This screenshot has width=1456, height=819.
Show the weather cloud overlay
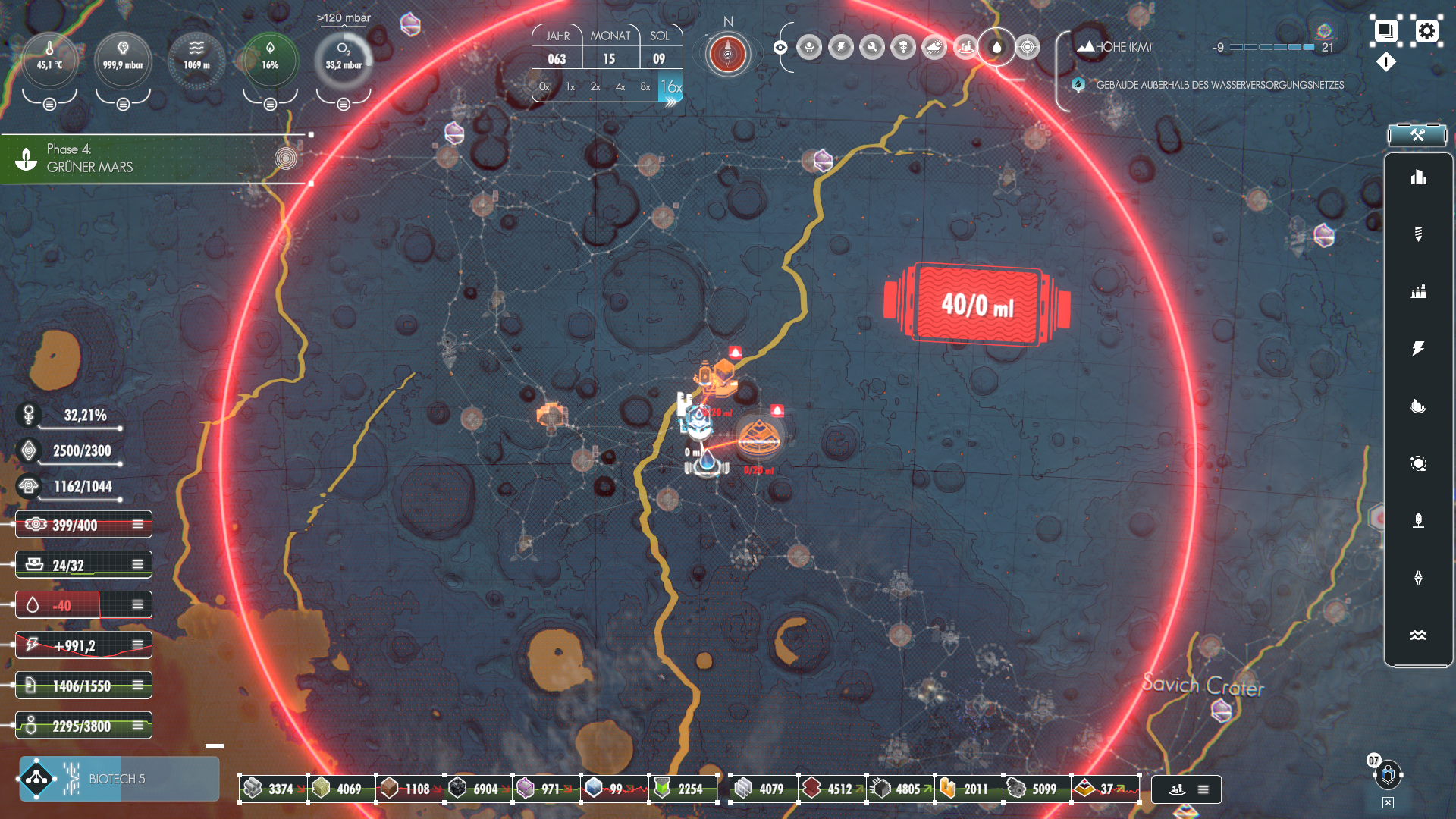(934, 48)
